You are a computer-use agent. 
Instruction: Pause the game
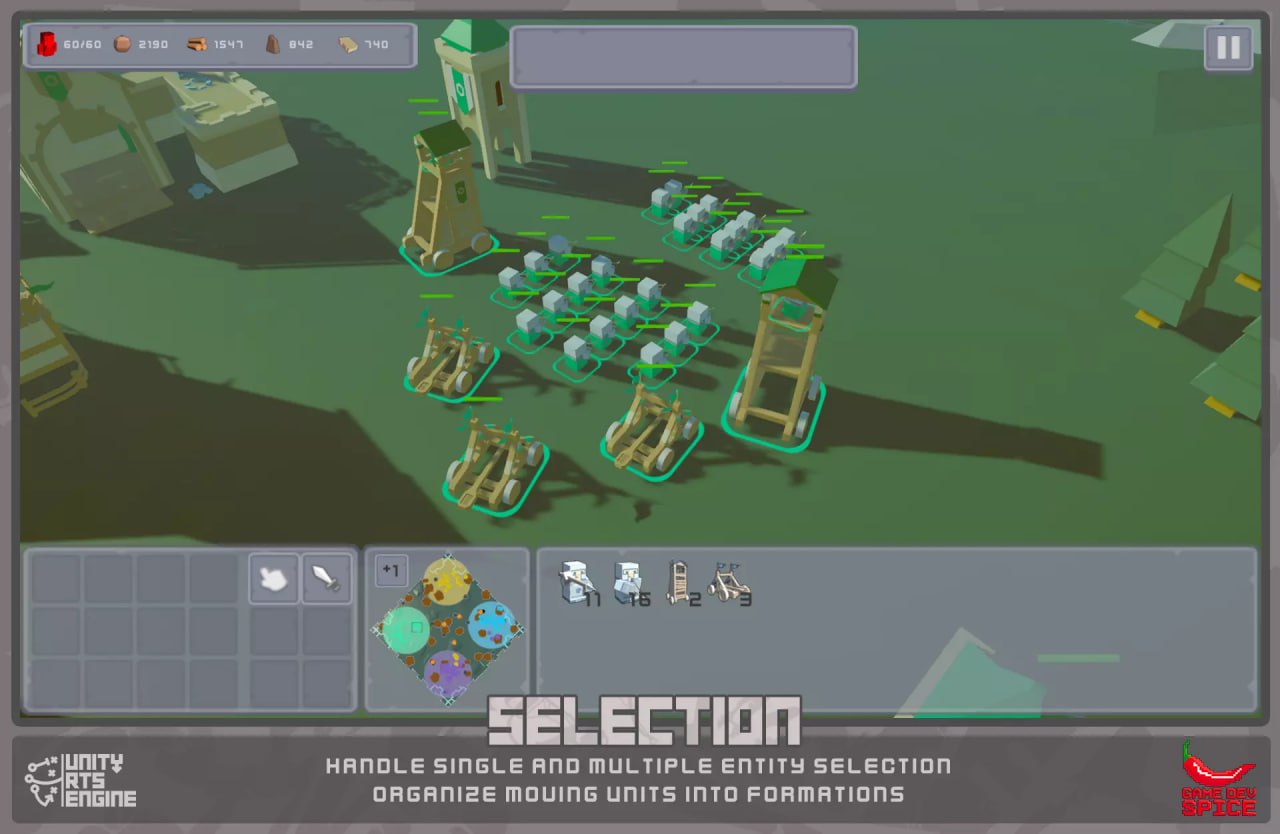[1228, 47]
